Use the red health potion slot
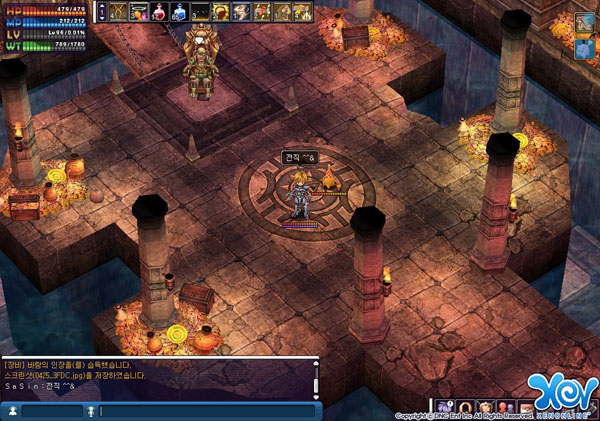Image resolution: width=600 pixels, height=421 pixels. coord(159,12)
